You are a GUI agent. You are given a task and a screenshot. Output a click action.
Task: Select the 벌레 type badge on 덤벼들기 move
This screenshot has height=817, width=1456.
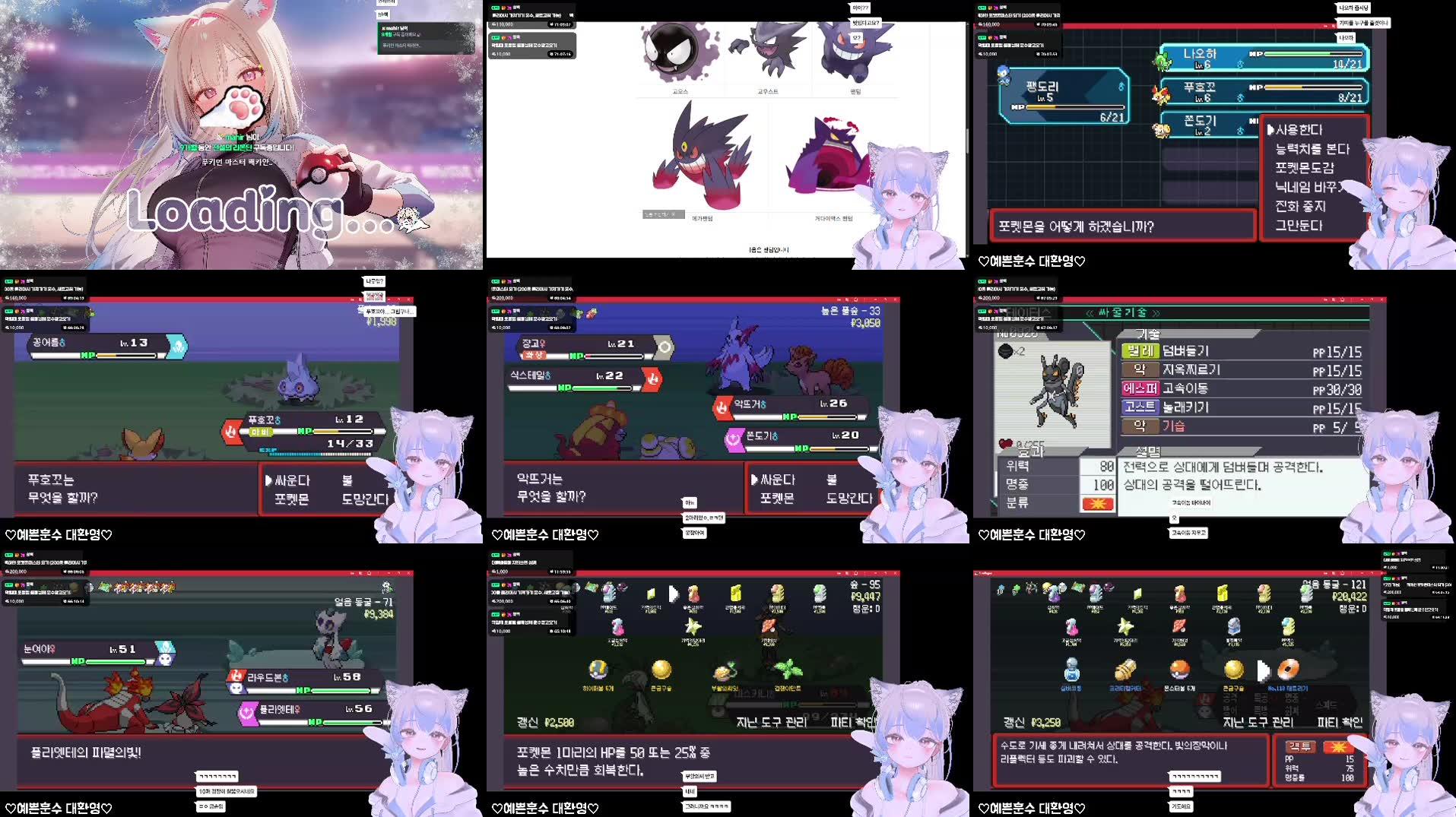(x=1140, y=351)
